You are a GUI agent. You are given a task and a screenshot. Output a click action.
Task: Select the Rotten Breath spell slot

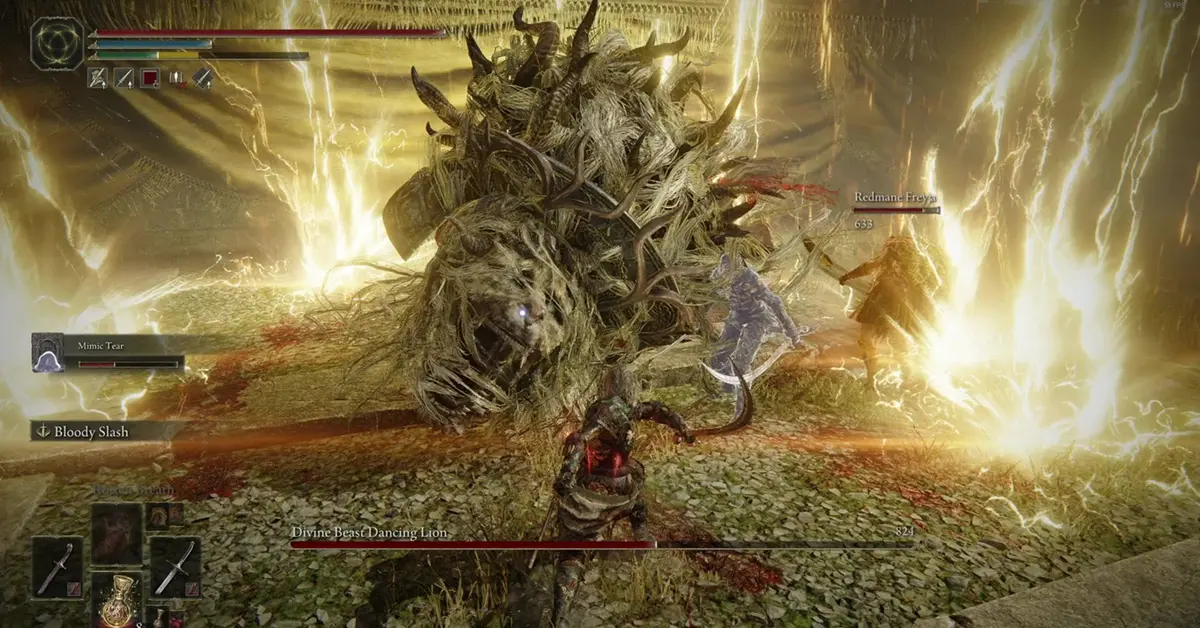click(118, 531)
